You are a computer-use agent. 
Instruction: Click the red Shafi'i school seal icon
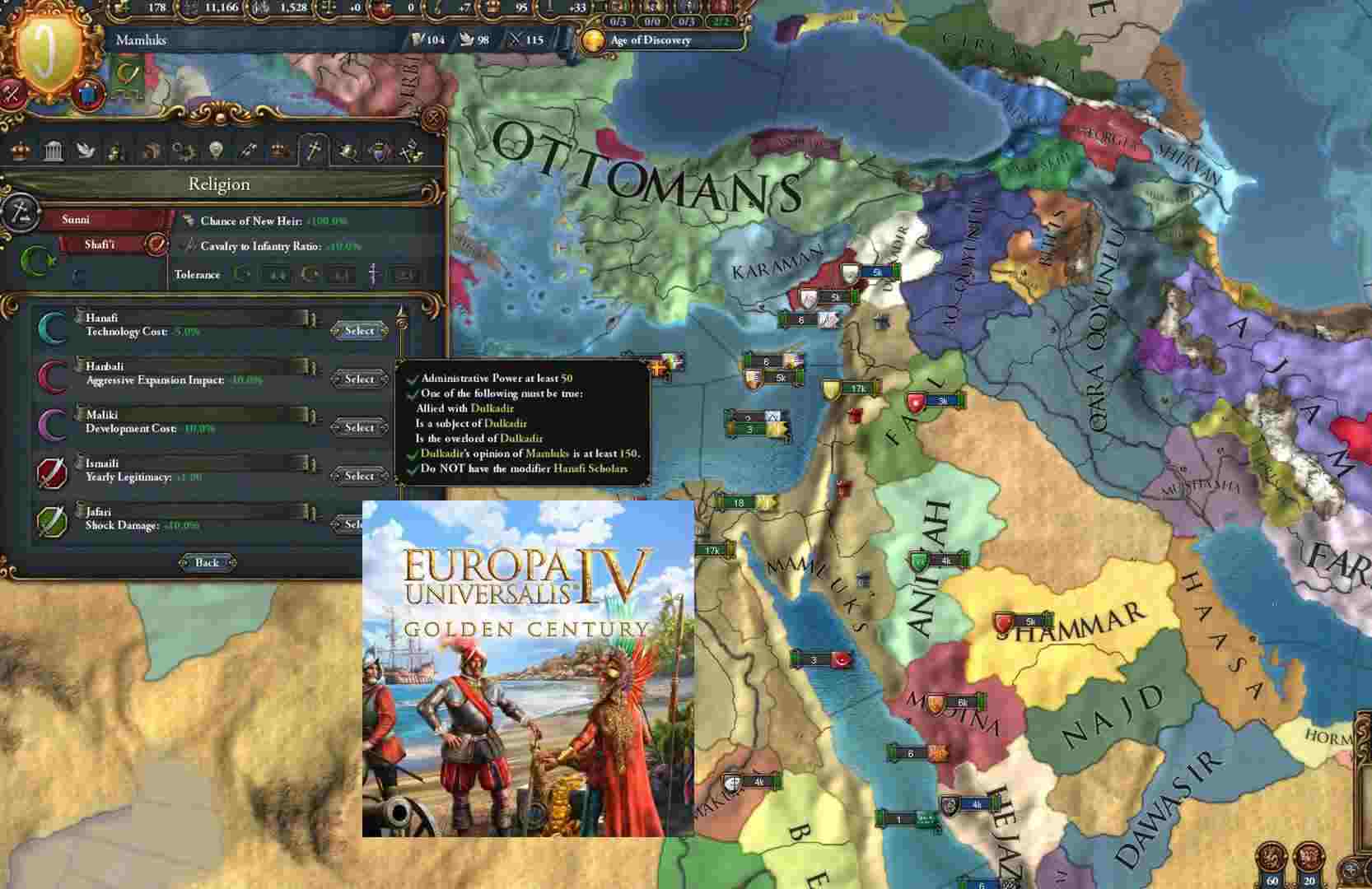pos(155,244)
